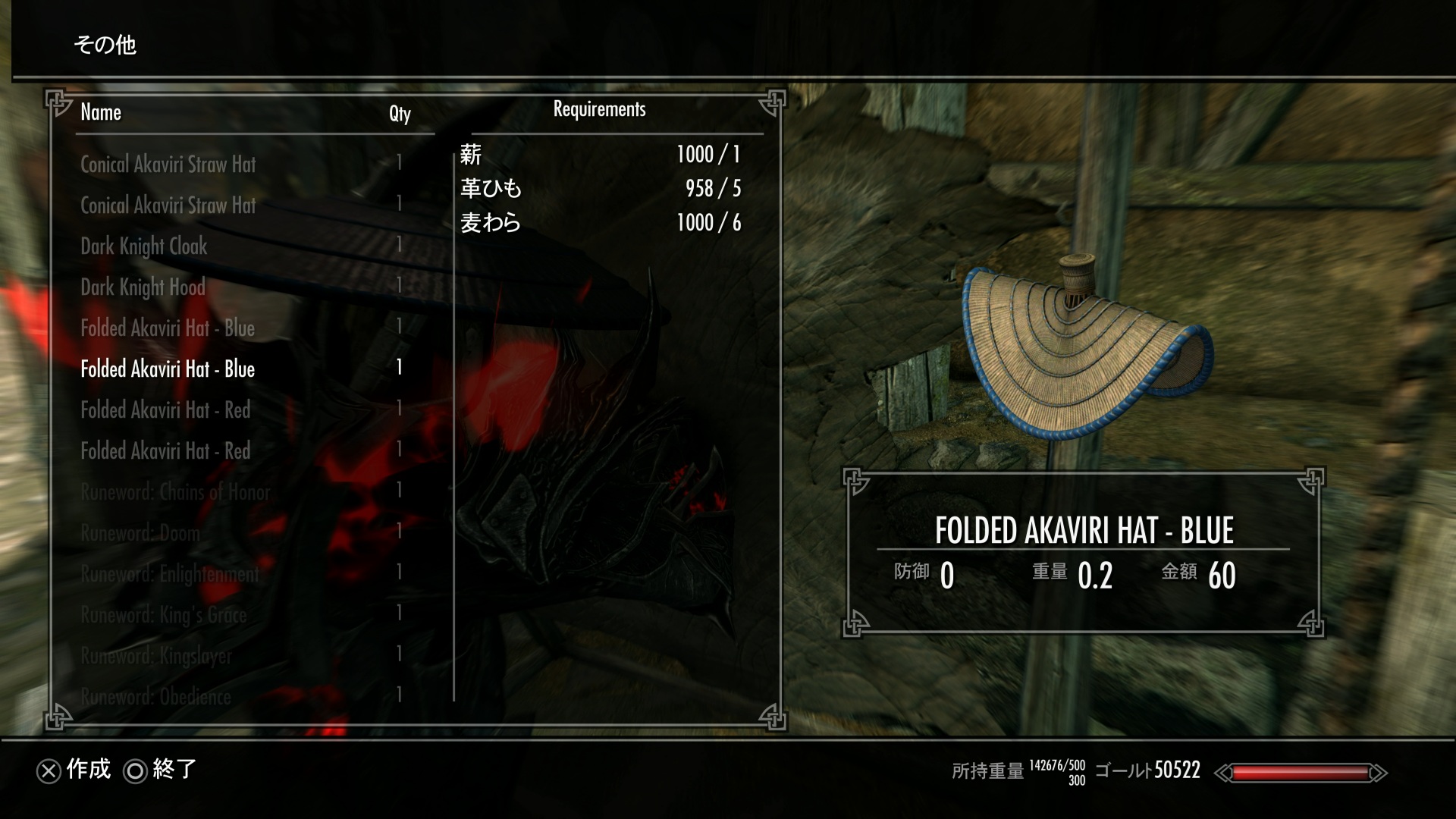Pick the Runeword: Chains of Honor recipe
The width and height of the screenshot is (1456, 819).
[175, 492]
